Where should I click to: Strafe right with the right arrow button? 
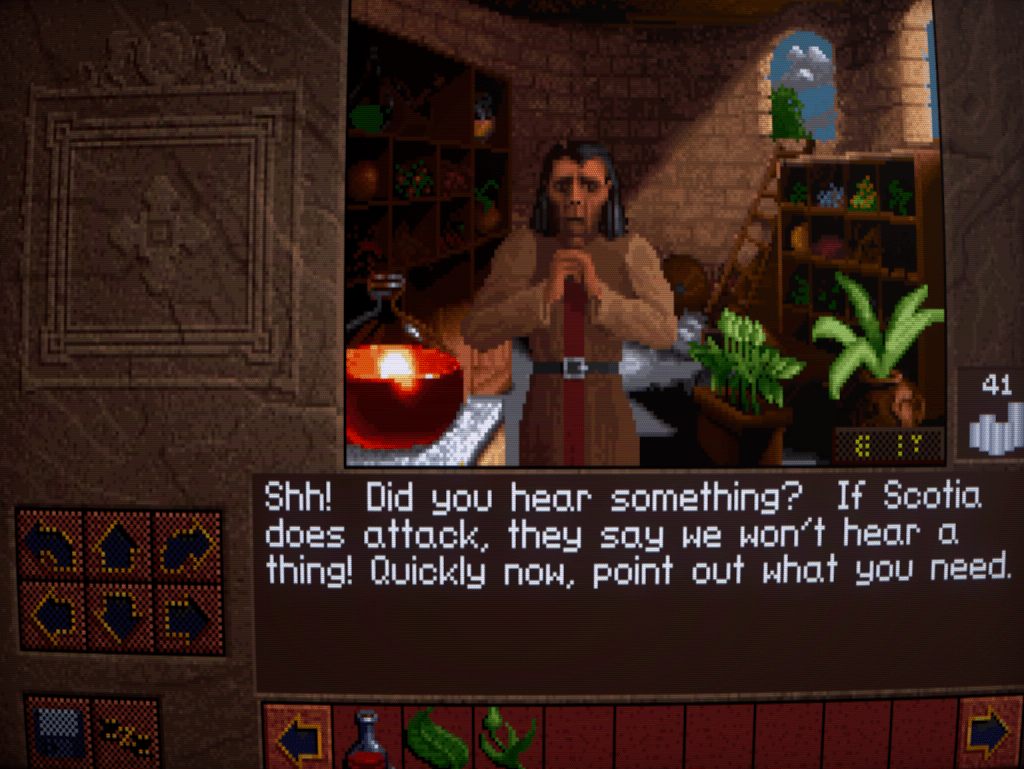pos(188,617)
